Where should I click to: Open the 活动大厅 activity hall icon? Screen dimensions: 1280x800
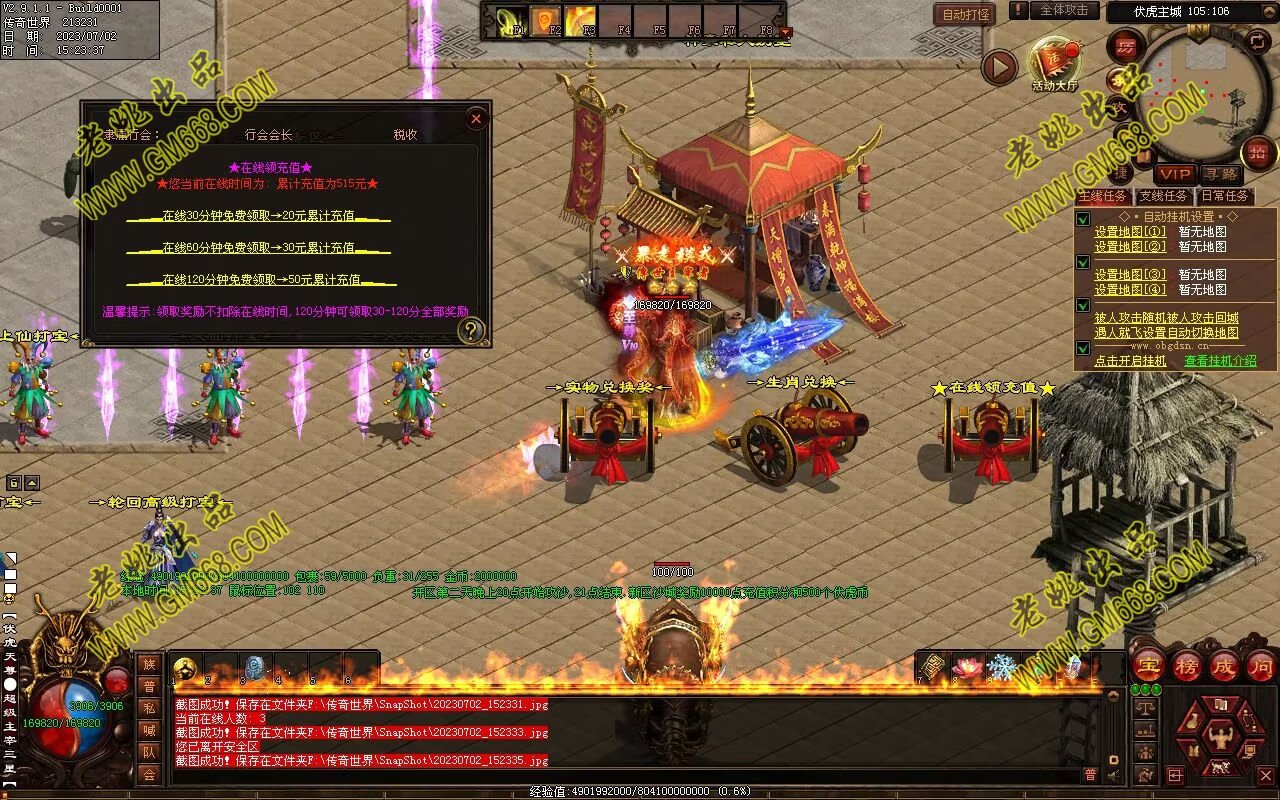(x=1055, y=63)
